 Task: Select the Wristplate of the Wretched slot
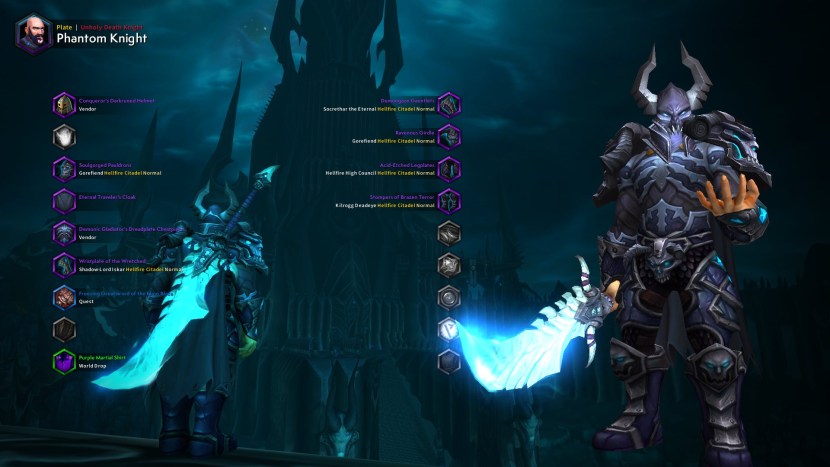(x=65, y=265)
